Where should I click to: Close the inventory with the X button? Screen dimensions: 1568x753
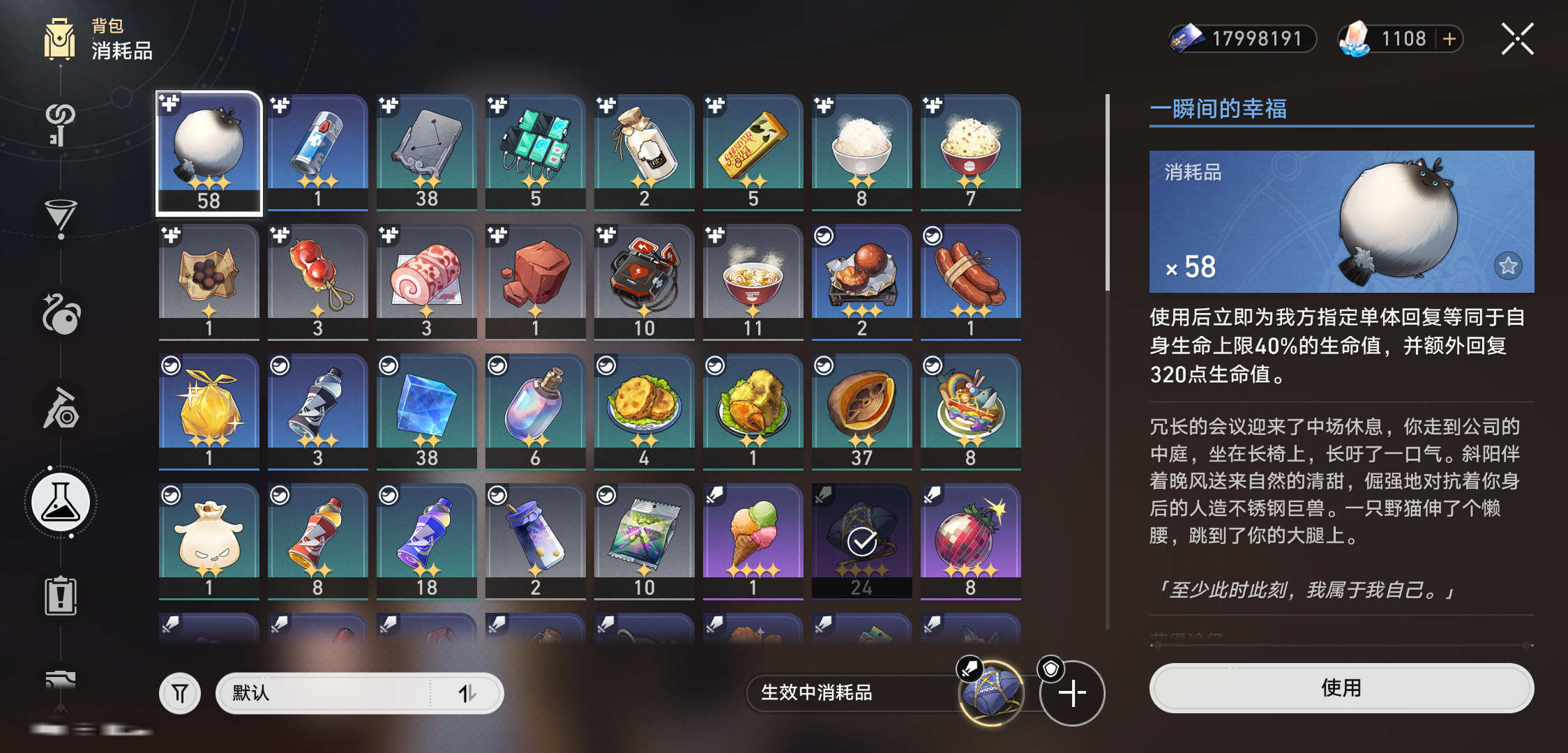click(x=1518, y=39)
